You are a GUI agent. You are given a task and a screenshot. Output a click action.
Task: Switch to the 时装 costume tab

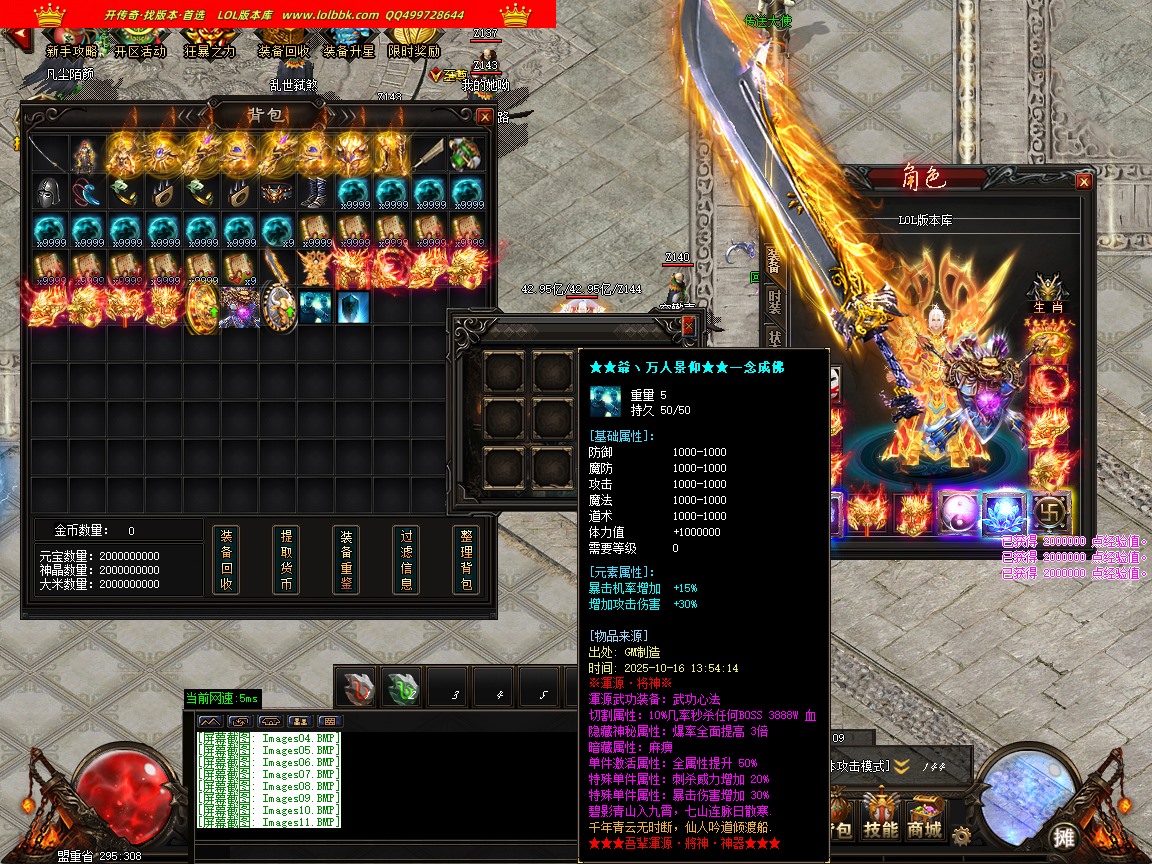tap(774, 299)
